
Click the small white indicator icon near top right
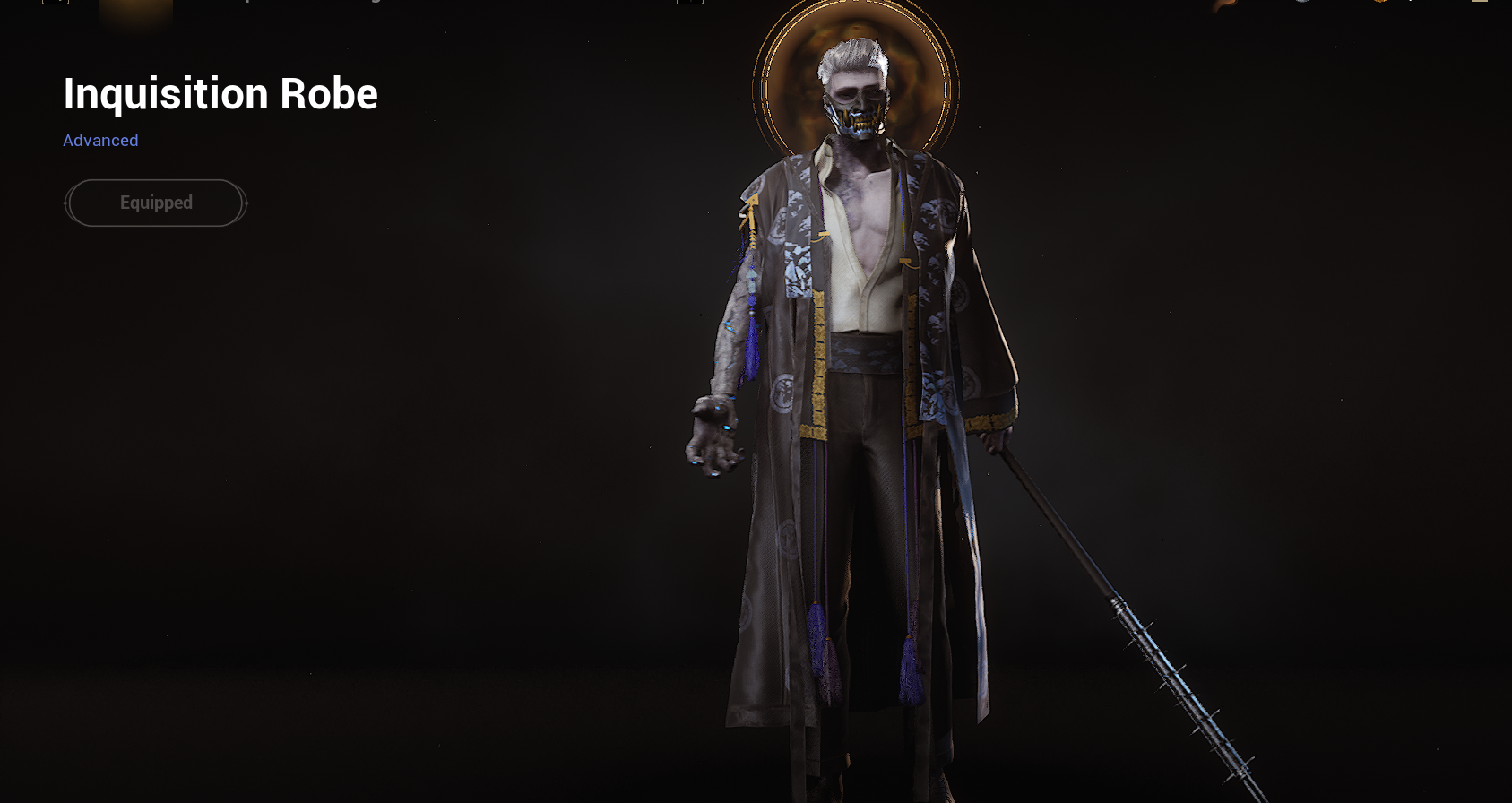point(1410,4)
